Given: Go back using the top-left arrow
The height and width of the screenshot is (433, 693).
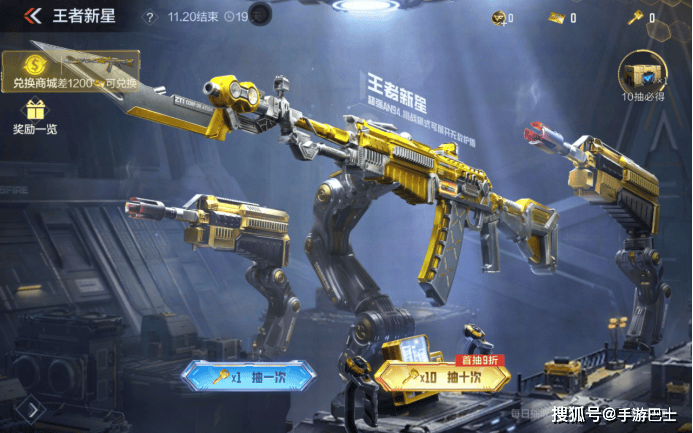Looking at the screenshot, I should [32, 16].
